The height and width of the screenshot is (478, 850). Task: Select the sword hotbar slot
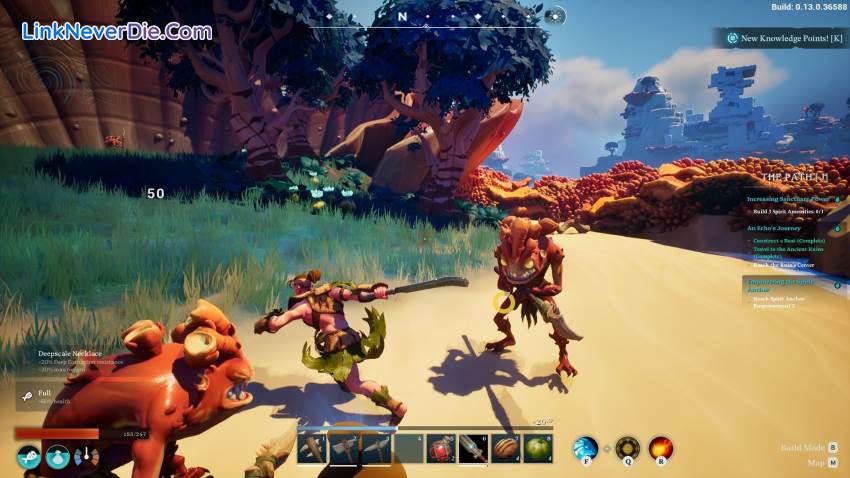tap(473, 449)
